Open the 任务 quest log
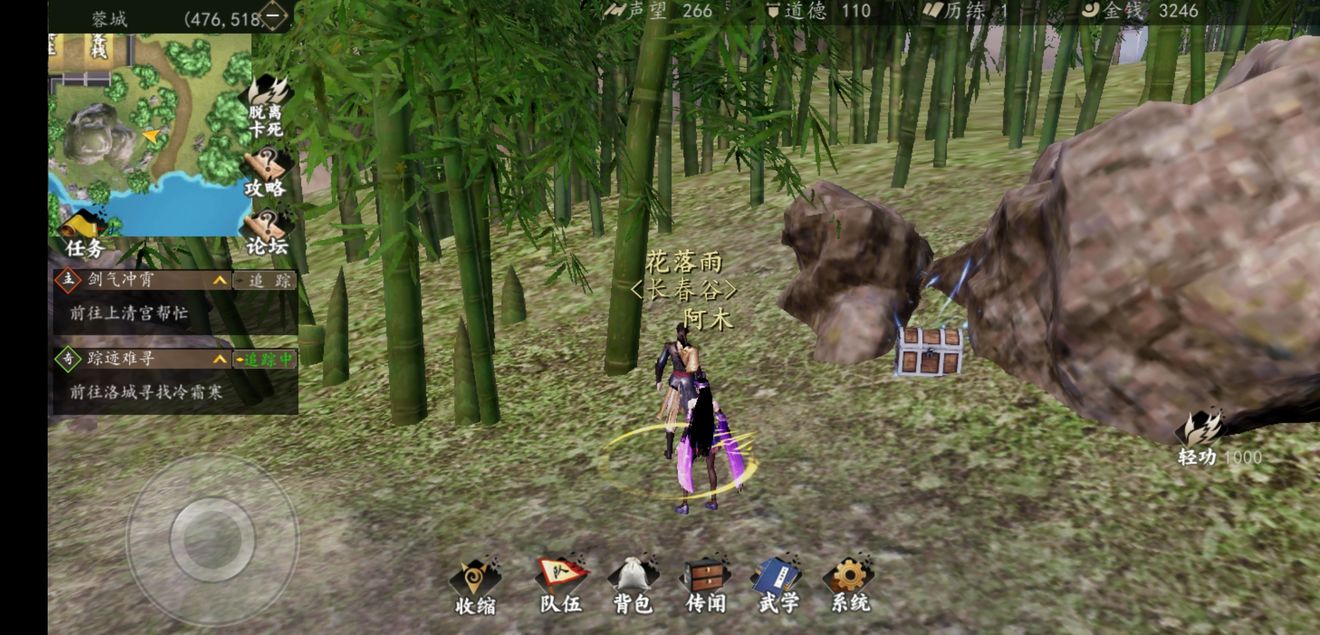The width and height of the screenshot is (1320, 635). (x=85, y=235)
